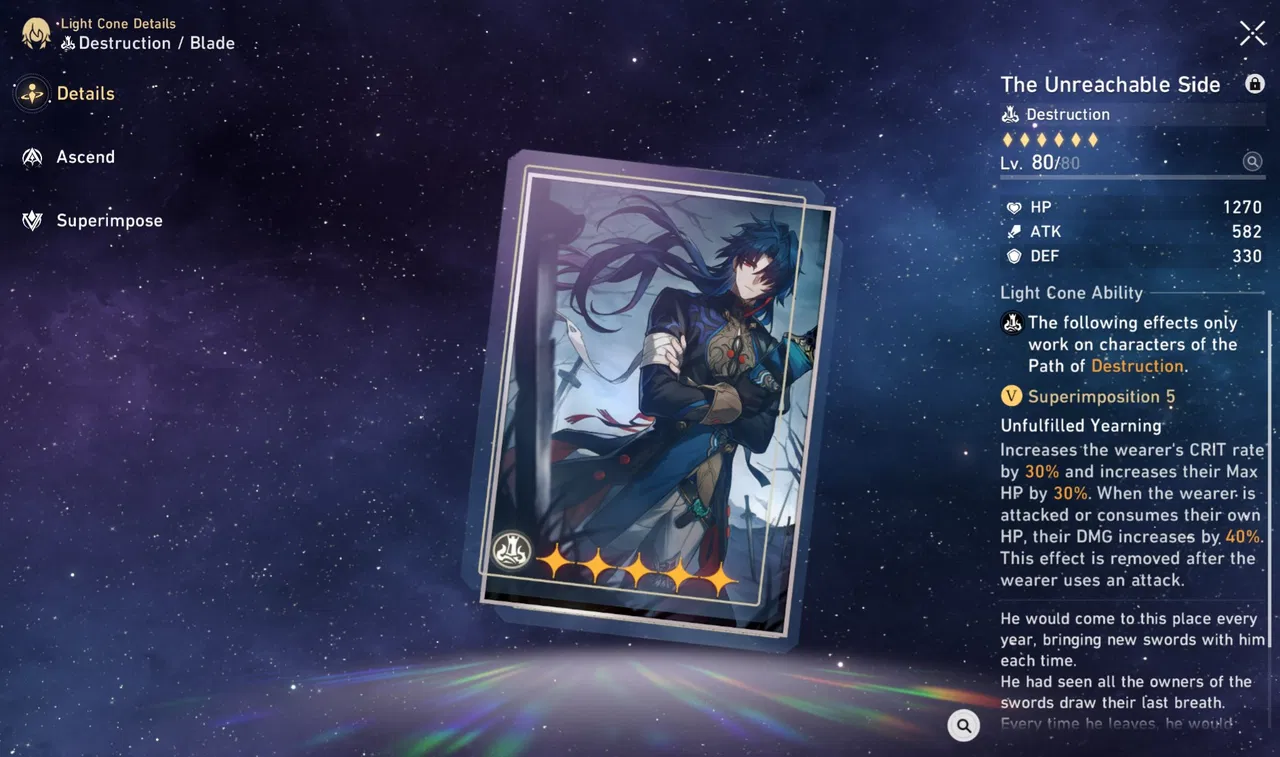Click the DEF stat icon
Viewport: 1280px width, 757px height.
(1013, 256)
